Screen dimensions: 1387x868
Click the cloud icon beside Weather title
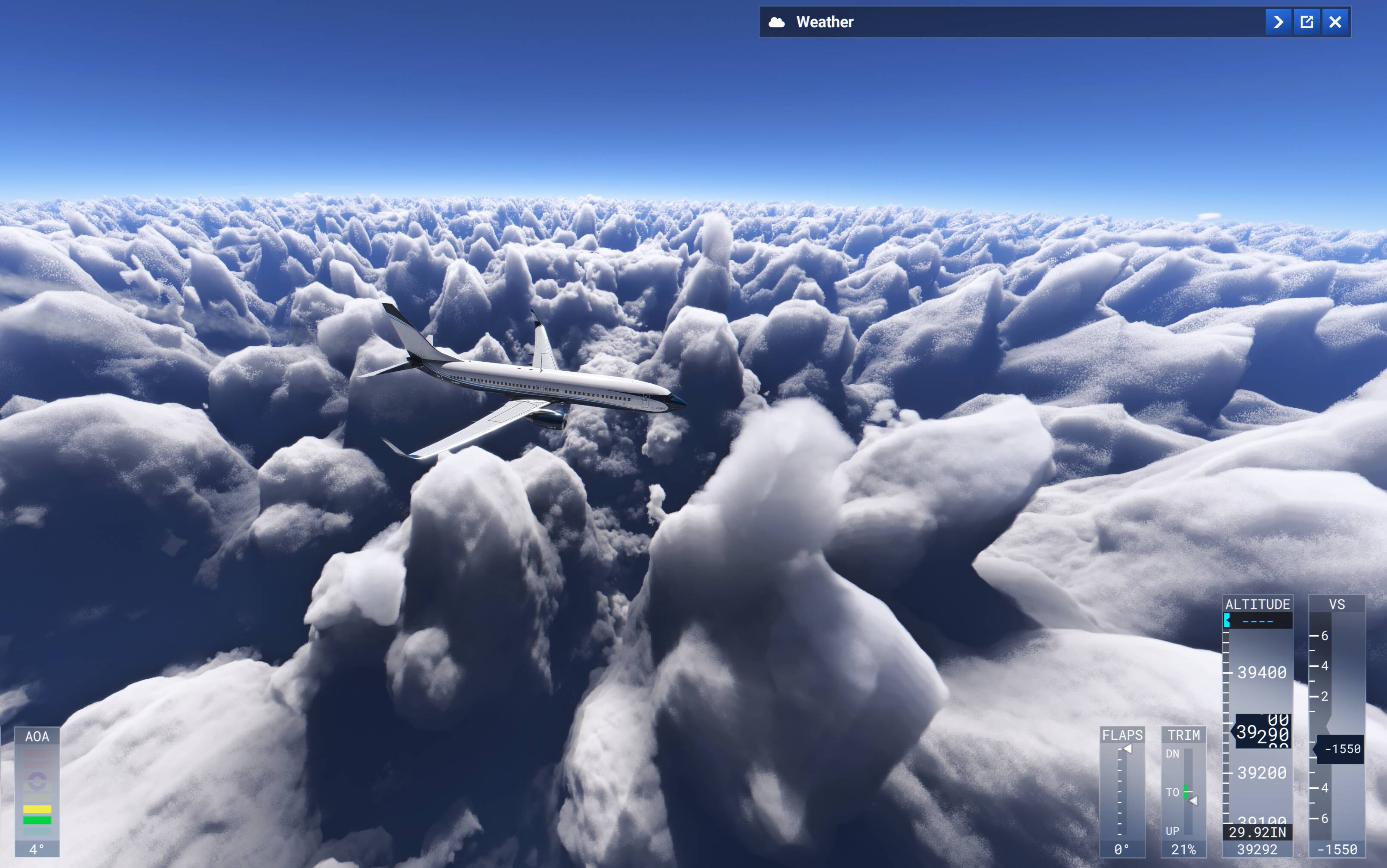(778, 22)
